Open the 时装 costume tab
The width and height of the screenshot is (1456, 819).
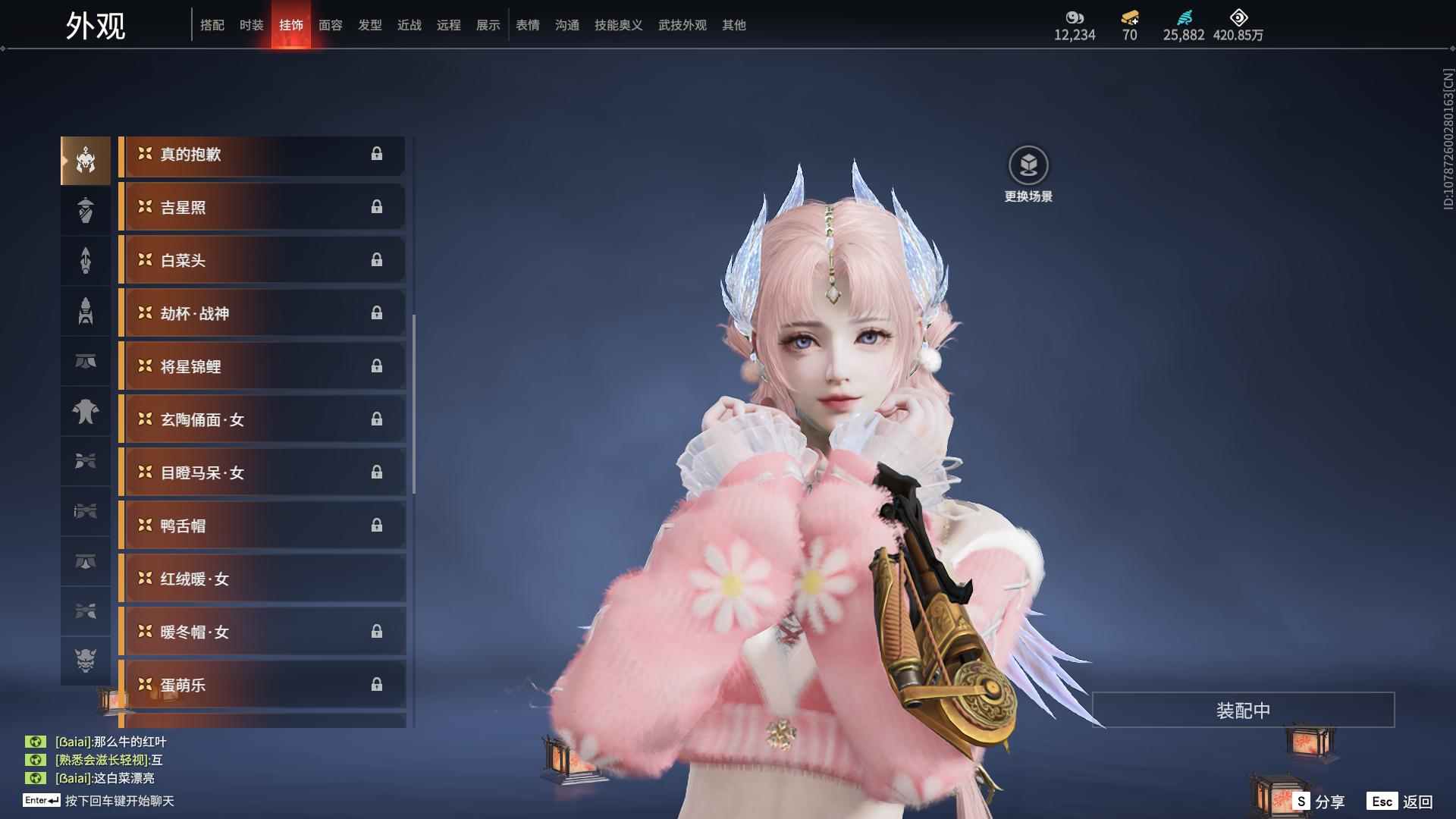pyautogui.click(x=252, y=25)
